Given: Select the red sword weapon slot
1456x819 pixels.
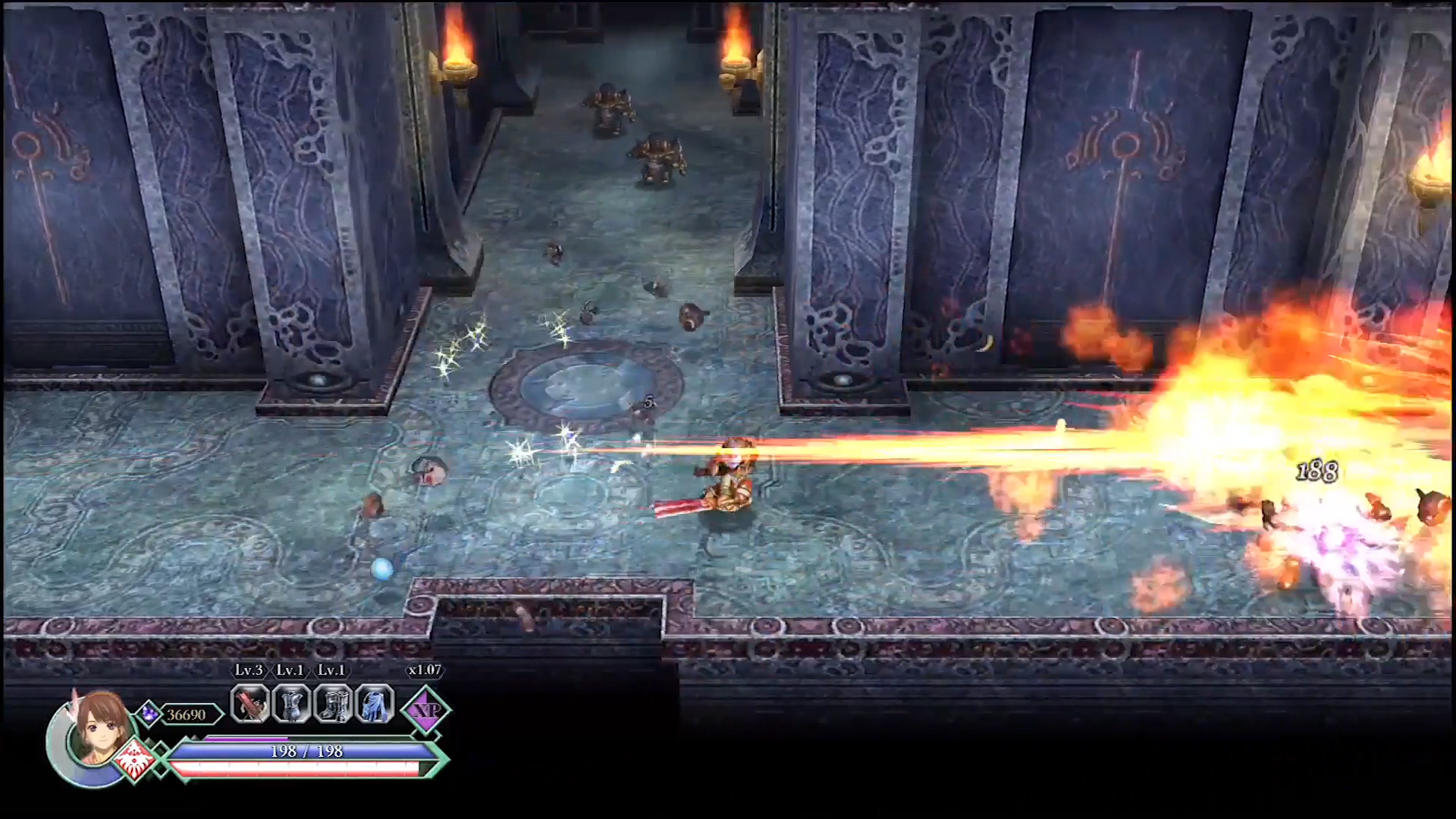Looking at the screenshot, I should [x=250, y=704].
